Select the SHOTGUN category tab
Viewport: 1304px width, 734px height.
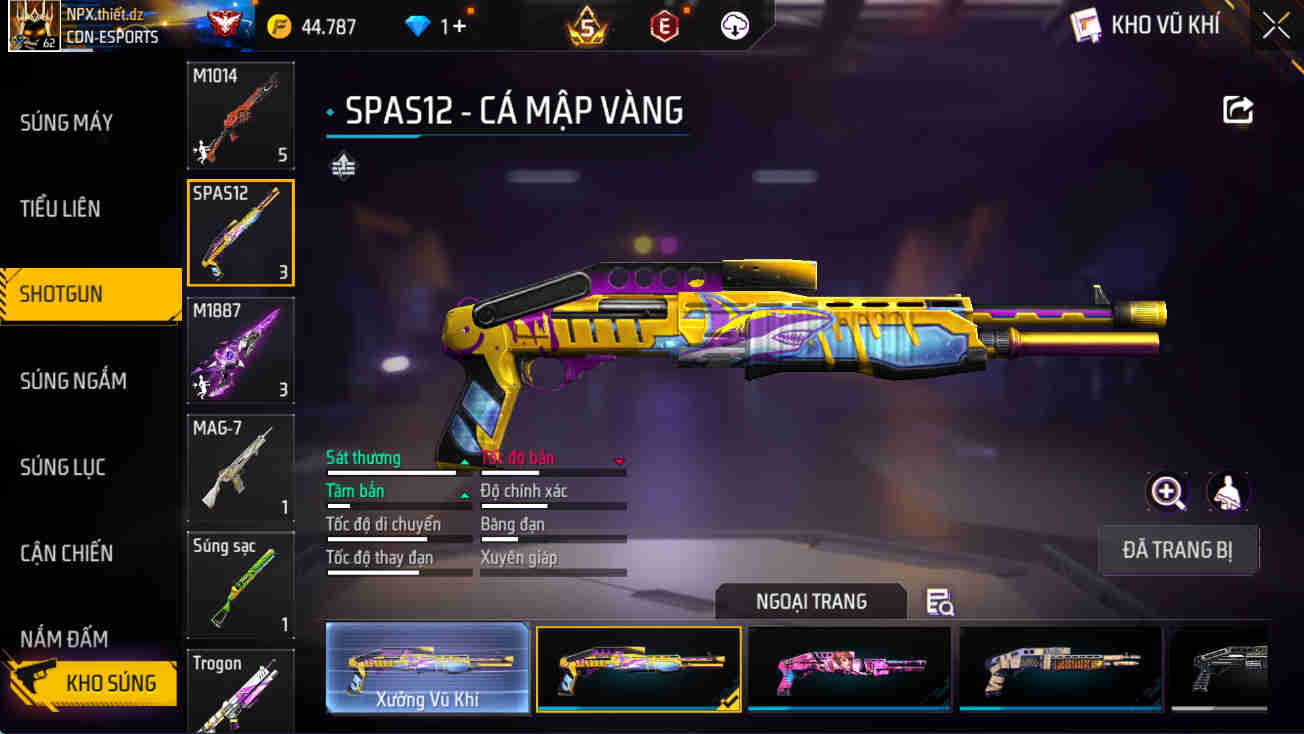point(62,295)
